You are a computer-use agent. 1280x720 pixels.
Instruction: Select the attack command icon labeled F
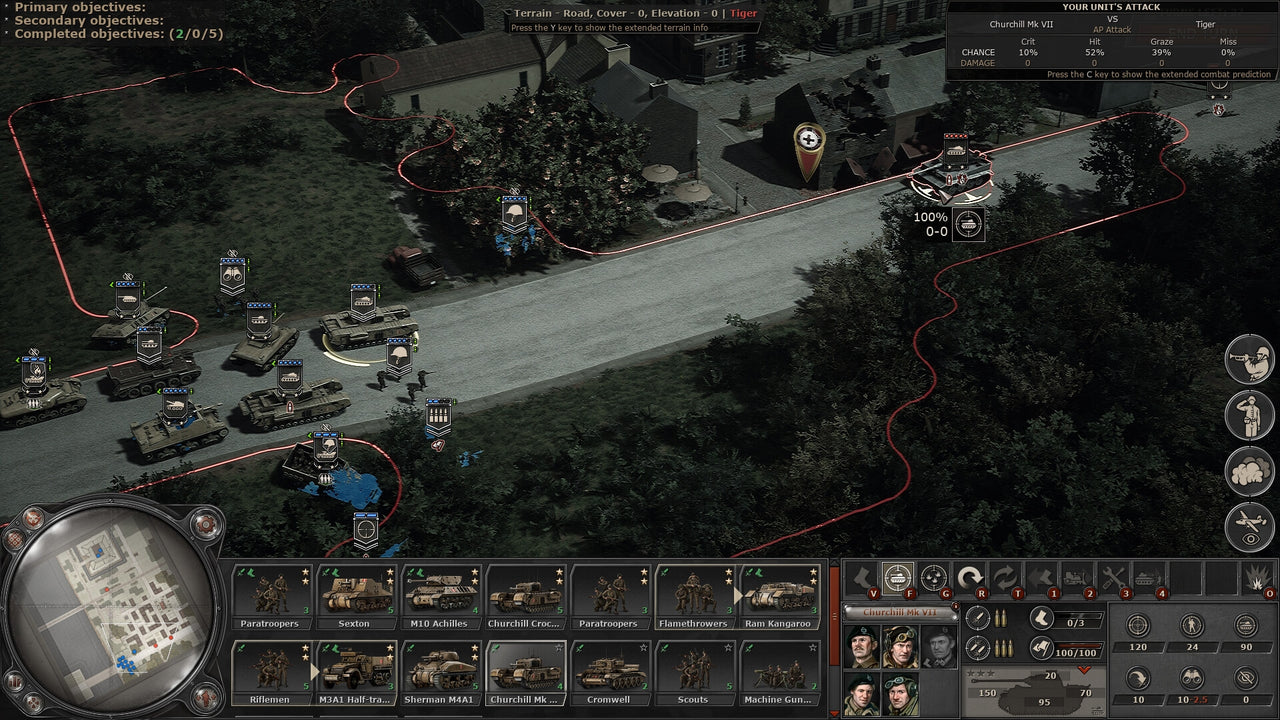(x=897, y=576)
